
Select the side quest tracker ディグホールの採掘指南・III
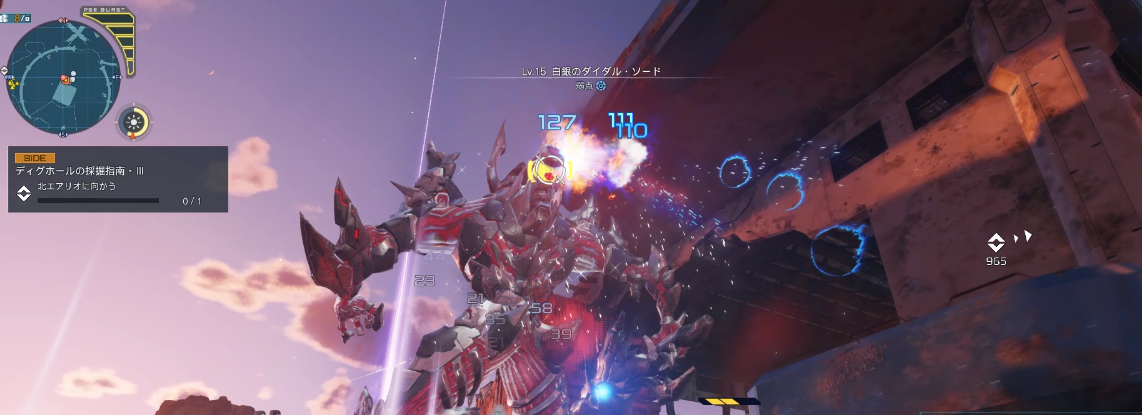tap(118, 179)
